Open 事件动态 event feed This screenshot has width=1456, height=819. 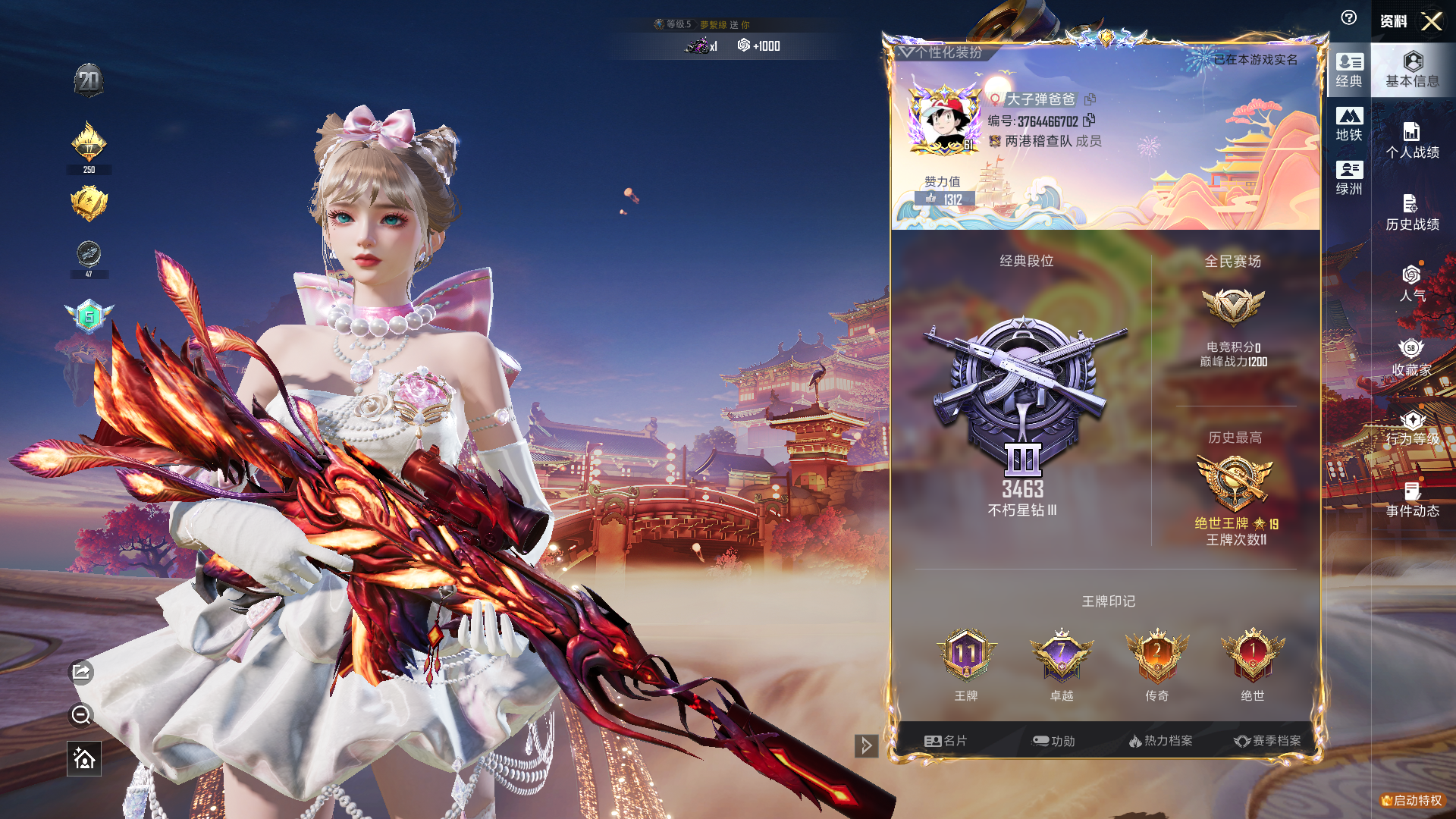point(1412,500)
